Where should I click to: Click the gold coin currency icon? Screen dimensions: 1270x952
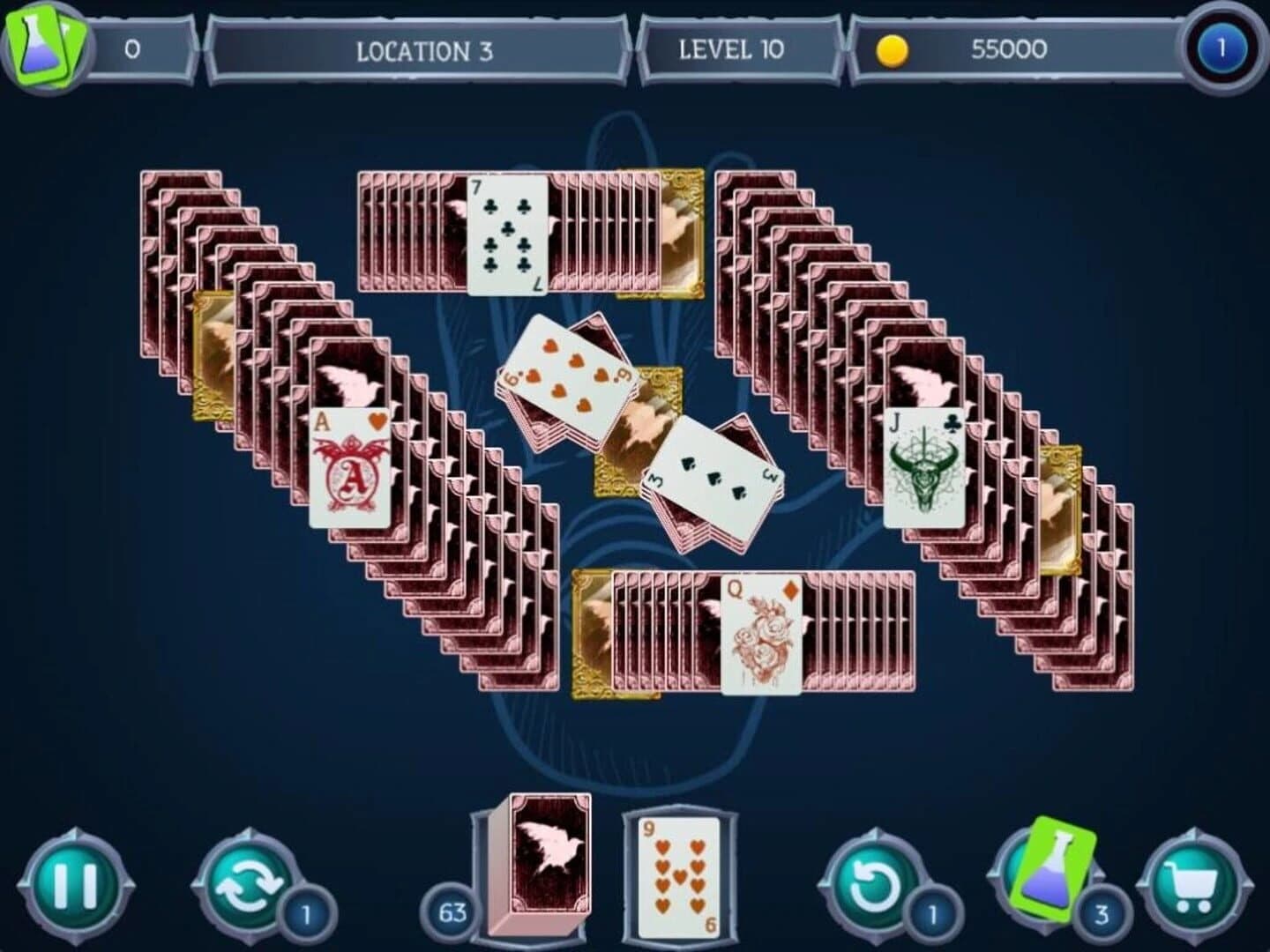click(893, 50)
